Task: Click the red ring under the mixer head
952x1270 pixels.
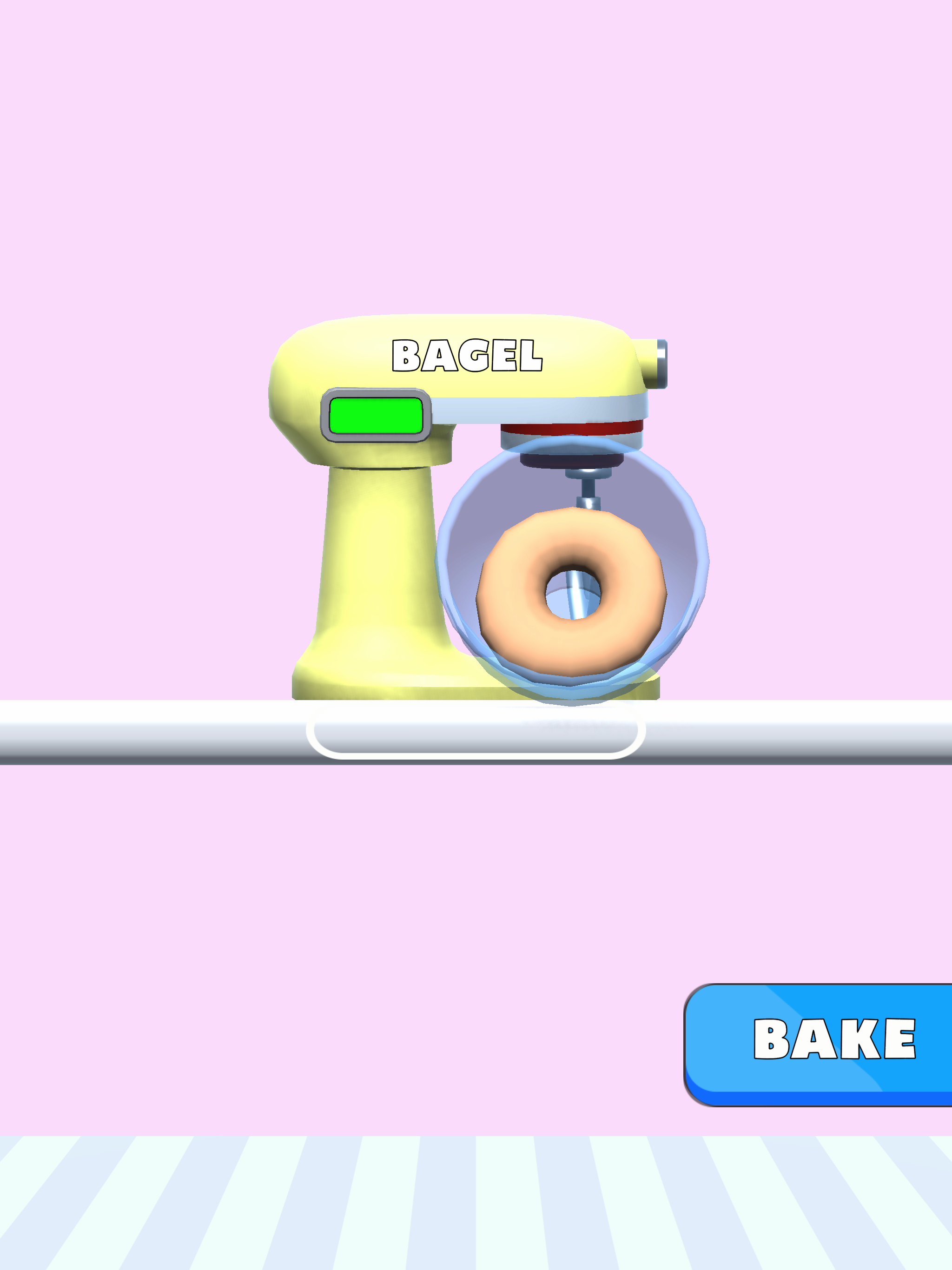Action: click(x=571, y=427)
